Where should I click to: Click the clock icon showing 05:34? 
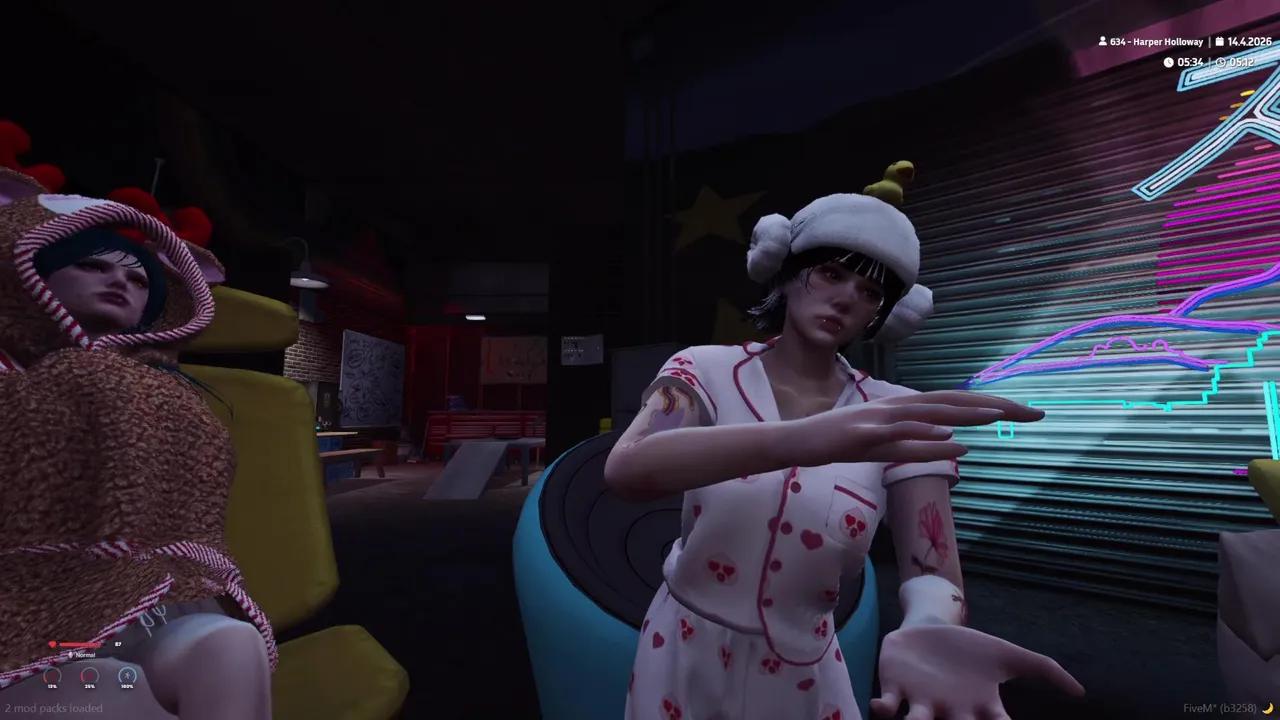click(1169, 62)
